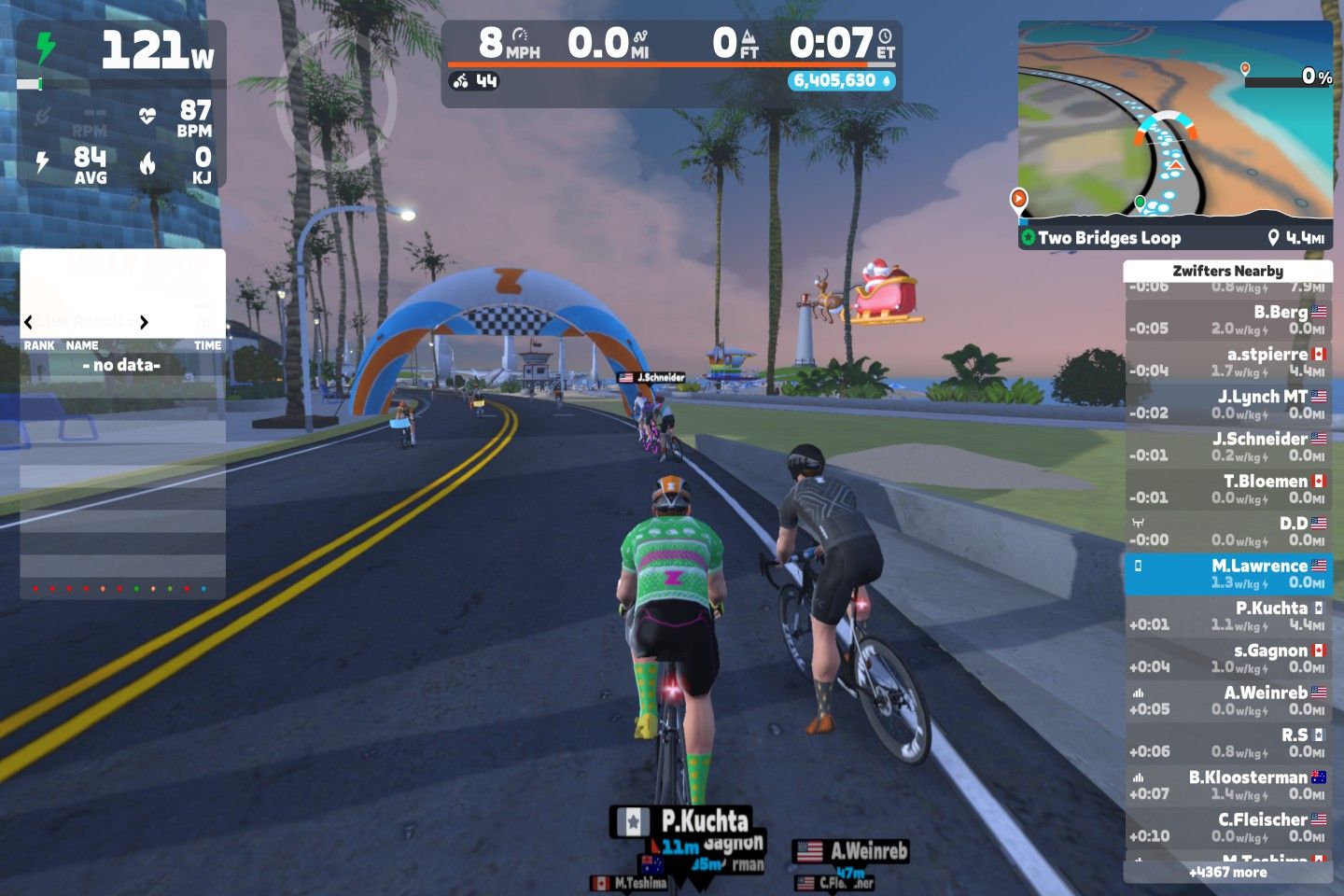
Task: Choose a.stpierre from the nearby riders
Action: [x=1227, y=362]
